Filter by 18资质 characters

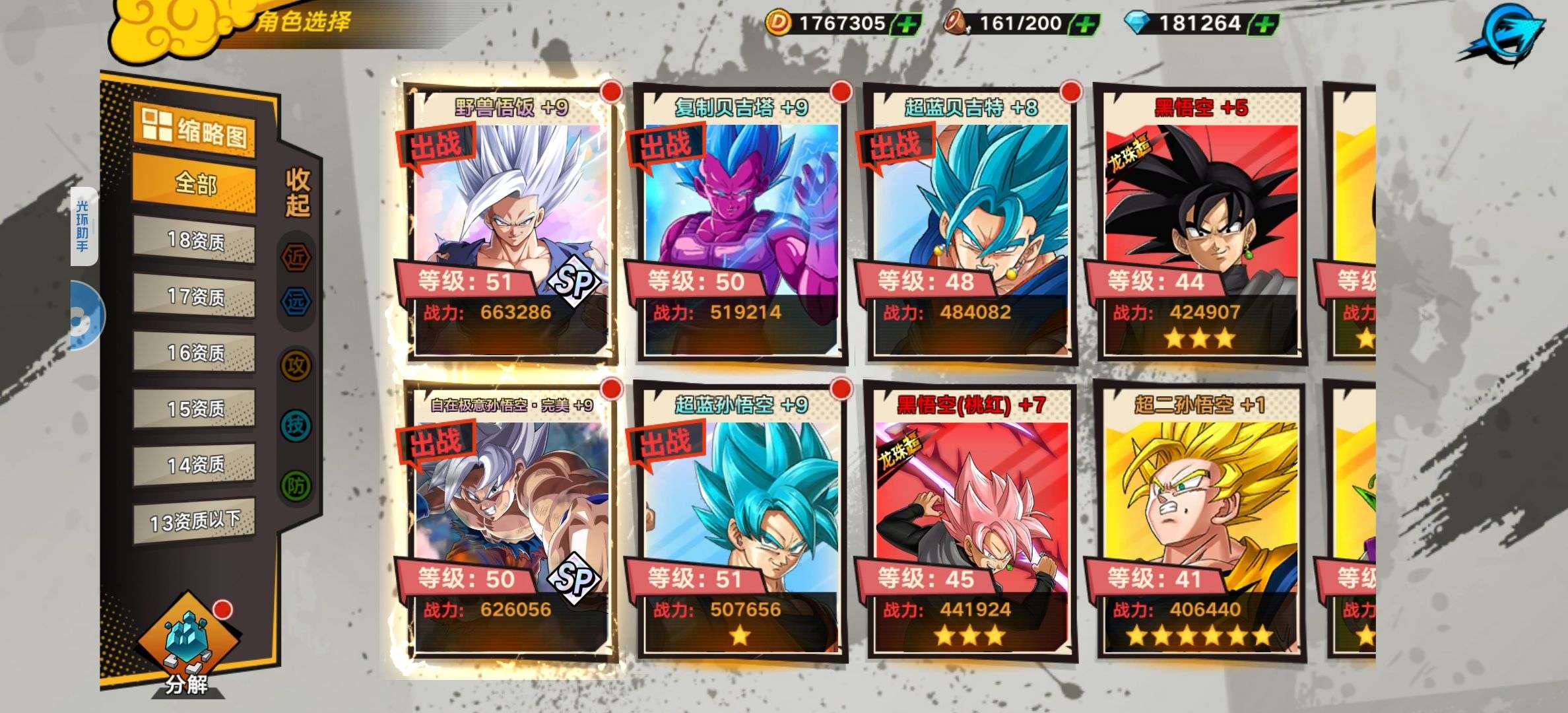coord(195,240)
